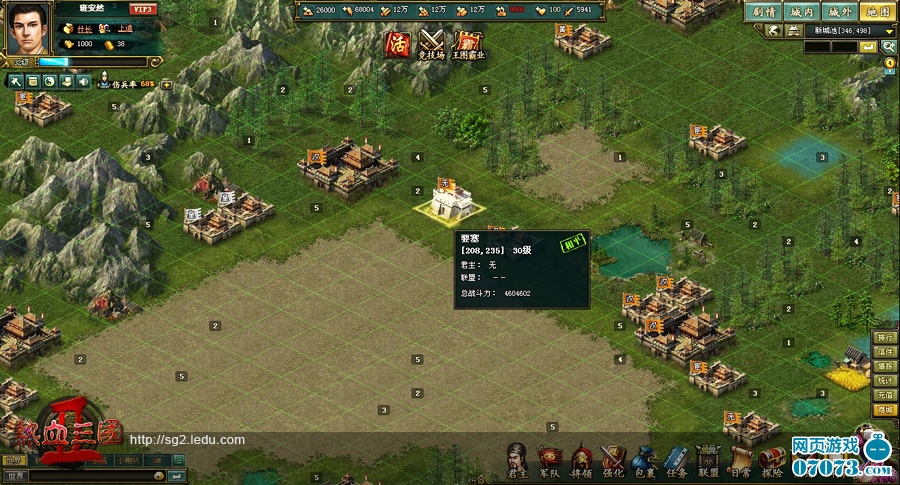Open the 王图霸业 event icon

coord(468,45)
